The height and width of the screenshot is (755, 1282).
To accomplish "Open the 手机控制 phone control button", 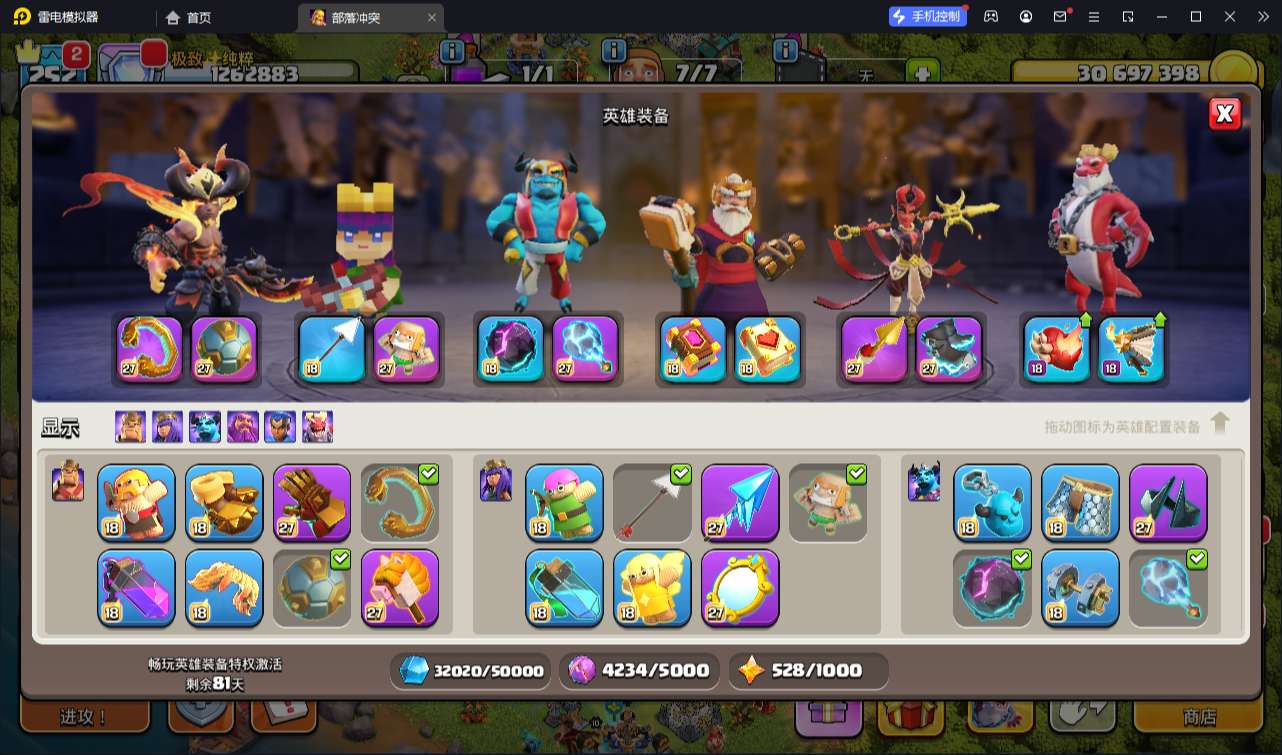I will [927, 17].
